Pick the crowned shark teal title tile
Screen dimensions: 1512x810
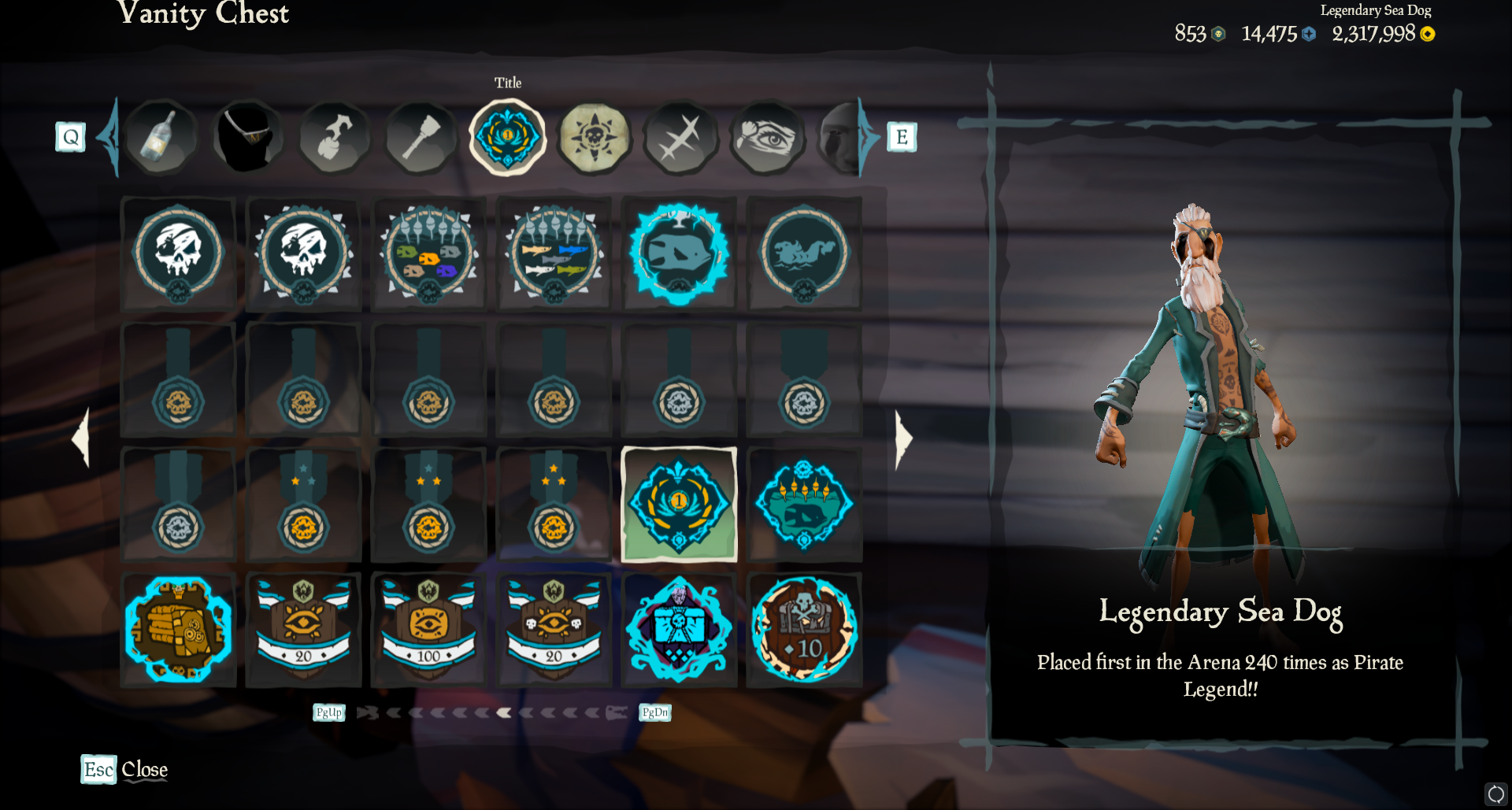click(804, 505)
